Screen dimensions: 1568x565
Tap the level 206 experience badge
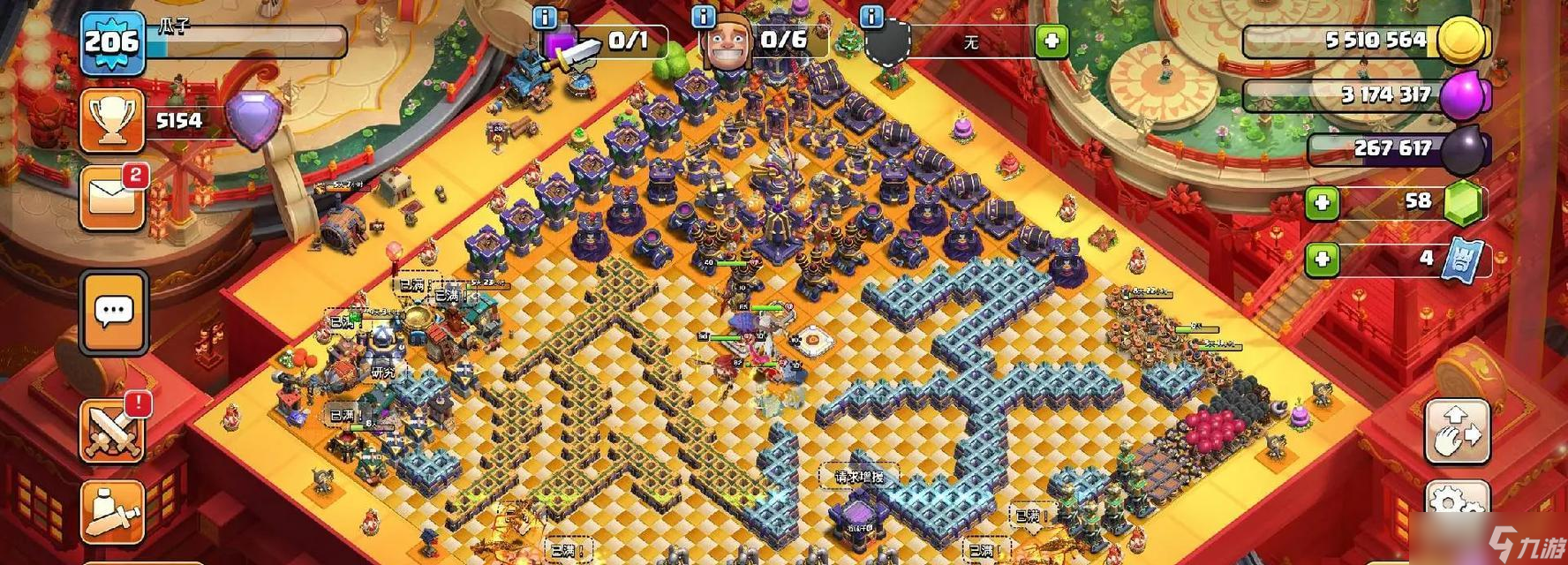112,41
